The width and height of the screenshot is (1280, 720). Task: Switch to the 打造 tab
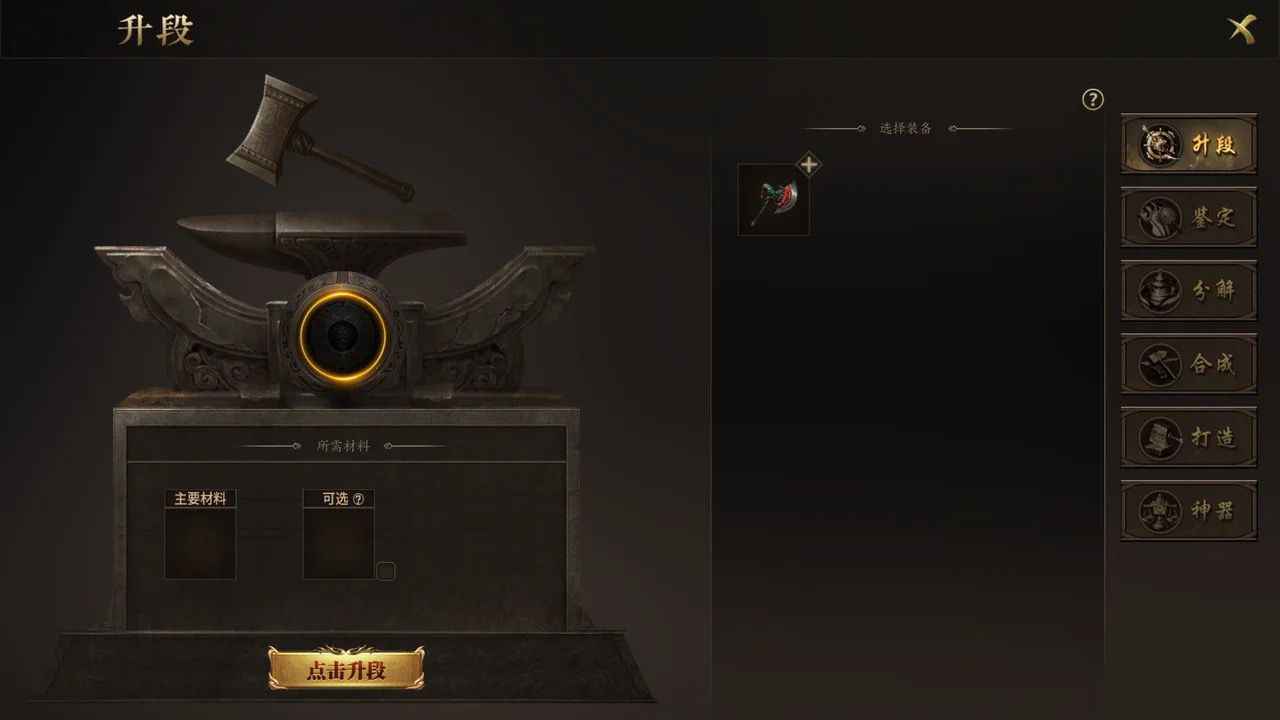click(1188, 438)
